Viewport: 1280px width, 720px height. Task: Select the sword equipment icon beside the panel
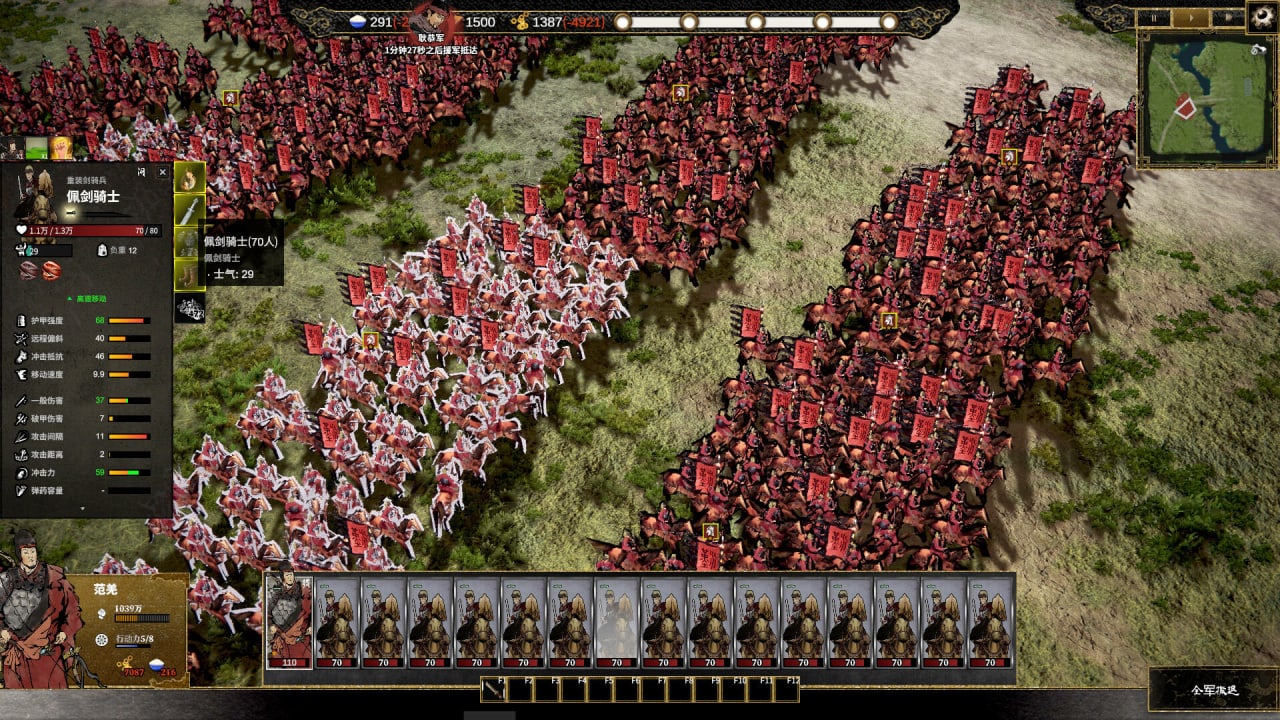click(190, 210)
